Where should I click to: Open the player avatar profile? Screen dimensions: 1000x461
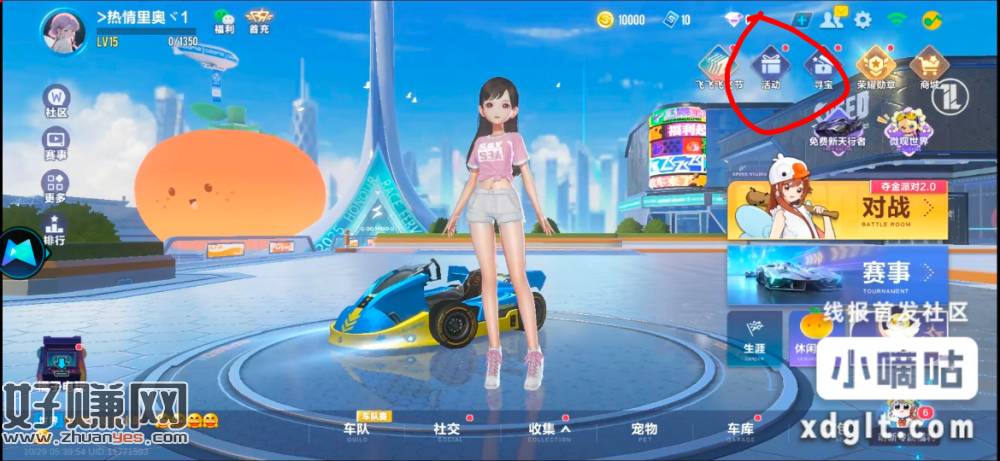[x=61, y=31]
